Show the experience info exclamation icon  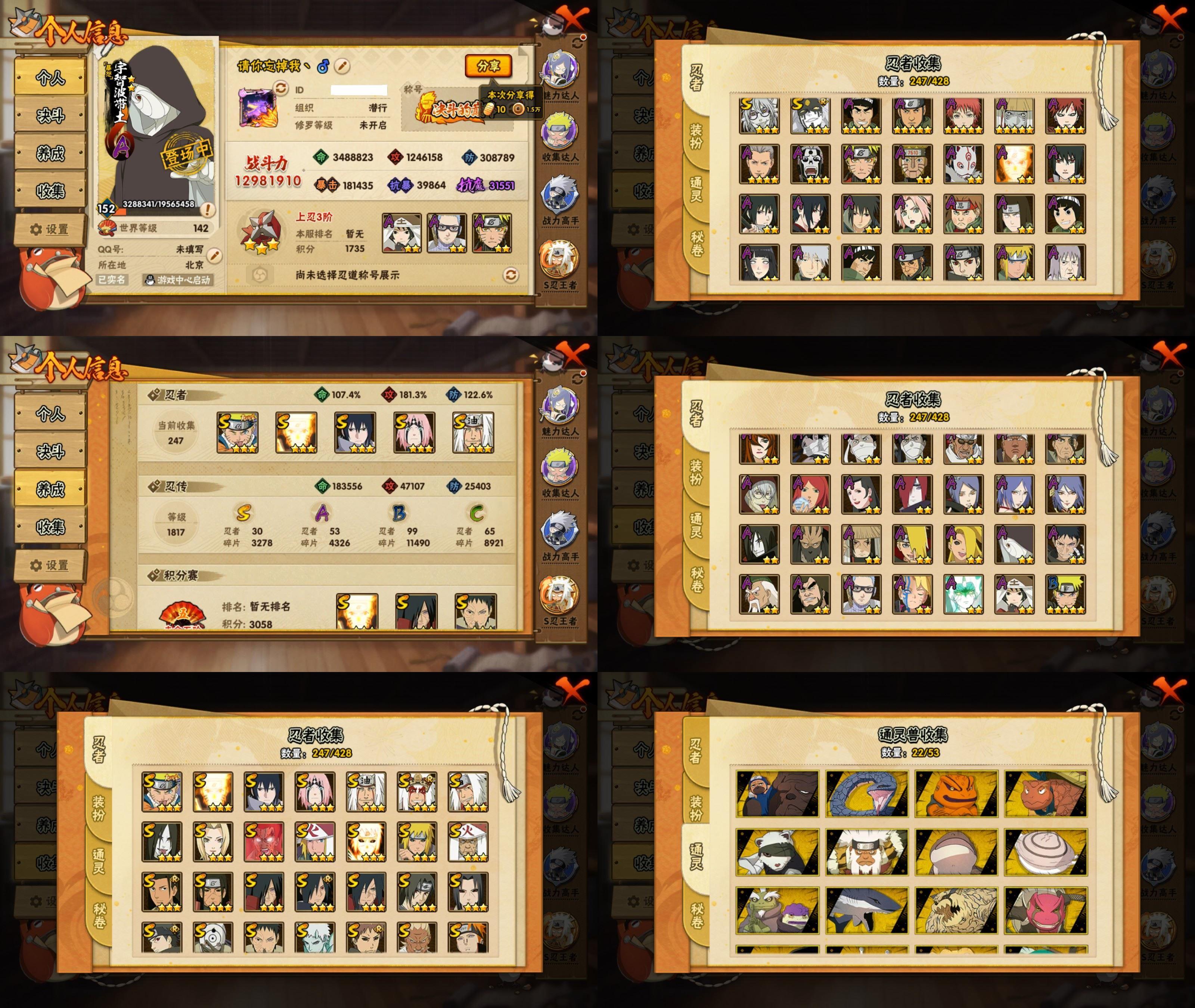[x=208, y=210]
